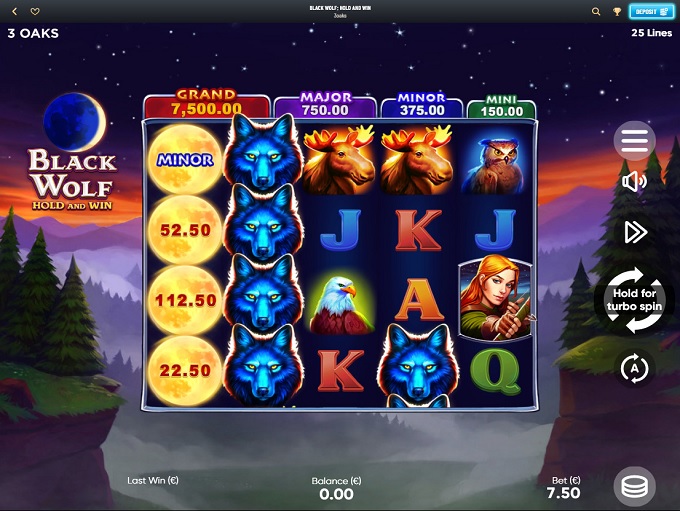Toggle the game sound speaker icon
The width and height of the screenshot is (680, 511).
[634, 181]
